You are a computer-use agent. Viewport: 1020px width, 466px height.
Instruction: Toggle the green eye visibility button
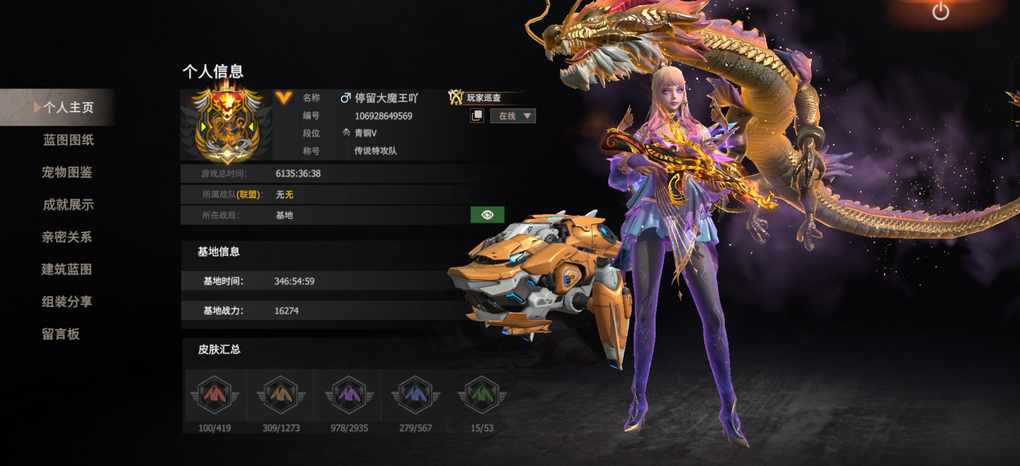click(487, 215)
